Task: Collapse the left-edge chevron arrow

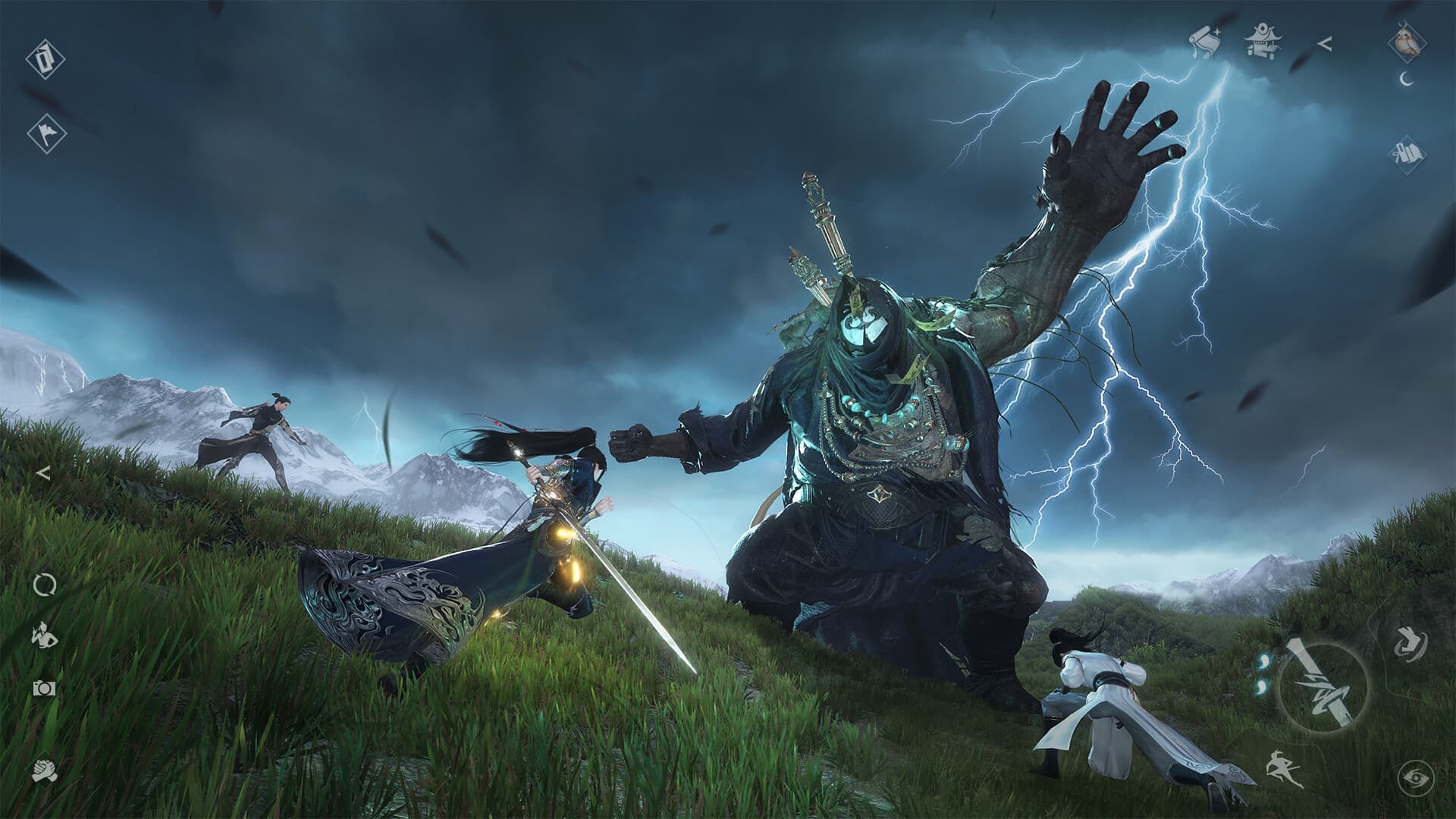Action: [x=42, y=474]
